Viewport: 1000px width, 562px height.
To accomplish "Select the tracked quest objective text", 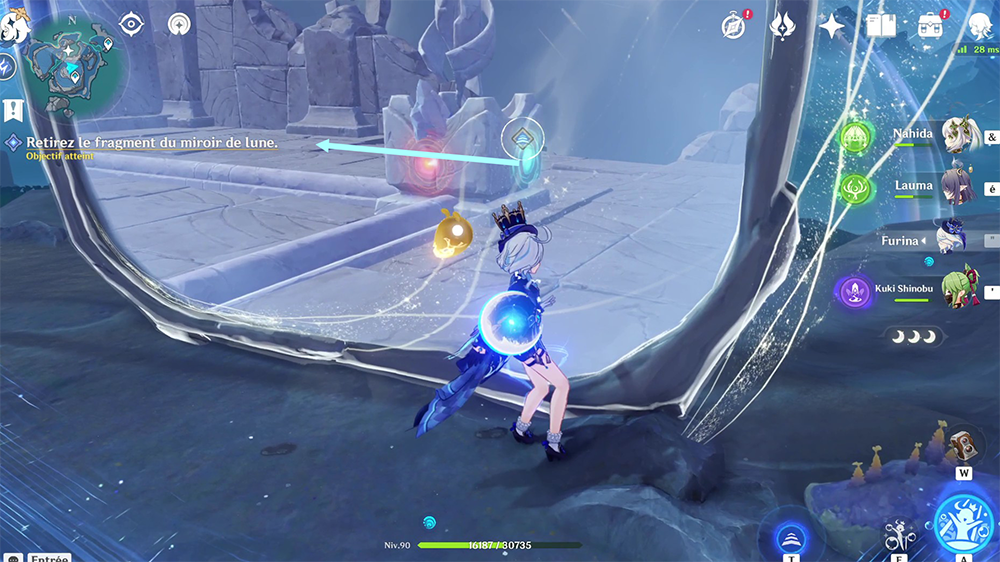I will click(152, 143).
